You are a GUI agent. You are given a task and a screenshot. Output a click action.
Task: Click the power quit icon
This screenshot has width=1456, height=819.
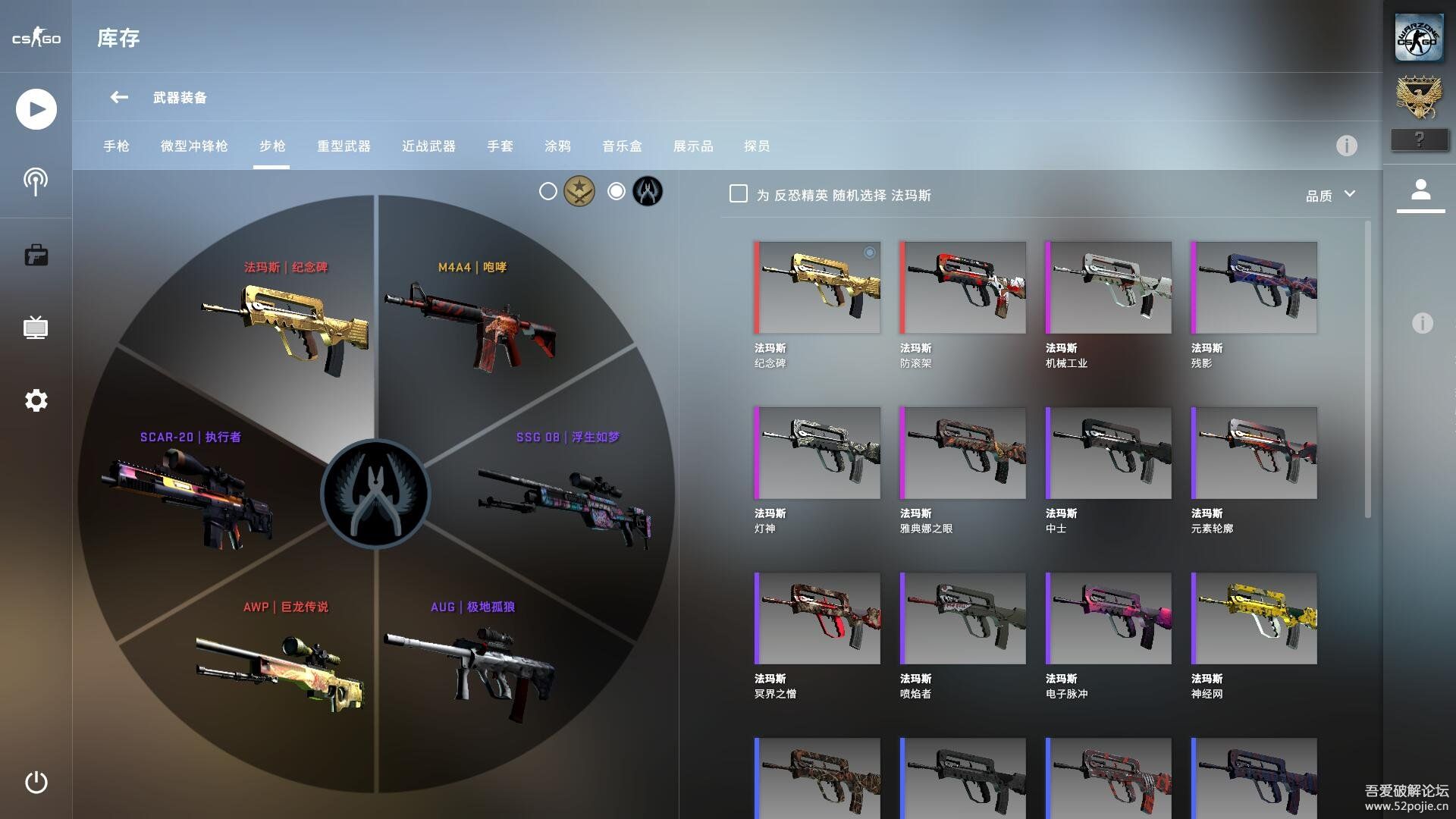click(x=36, y=783)
